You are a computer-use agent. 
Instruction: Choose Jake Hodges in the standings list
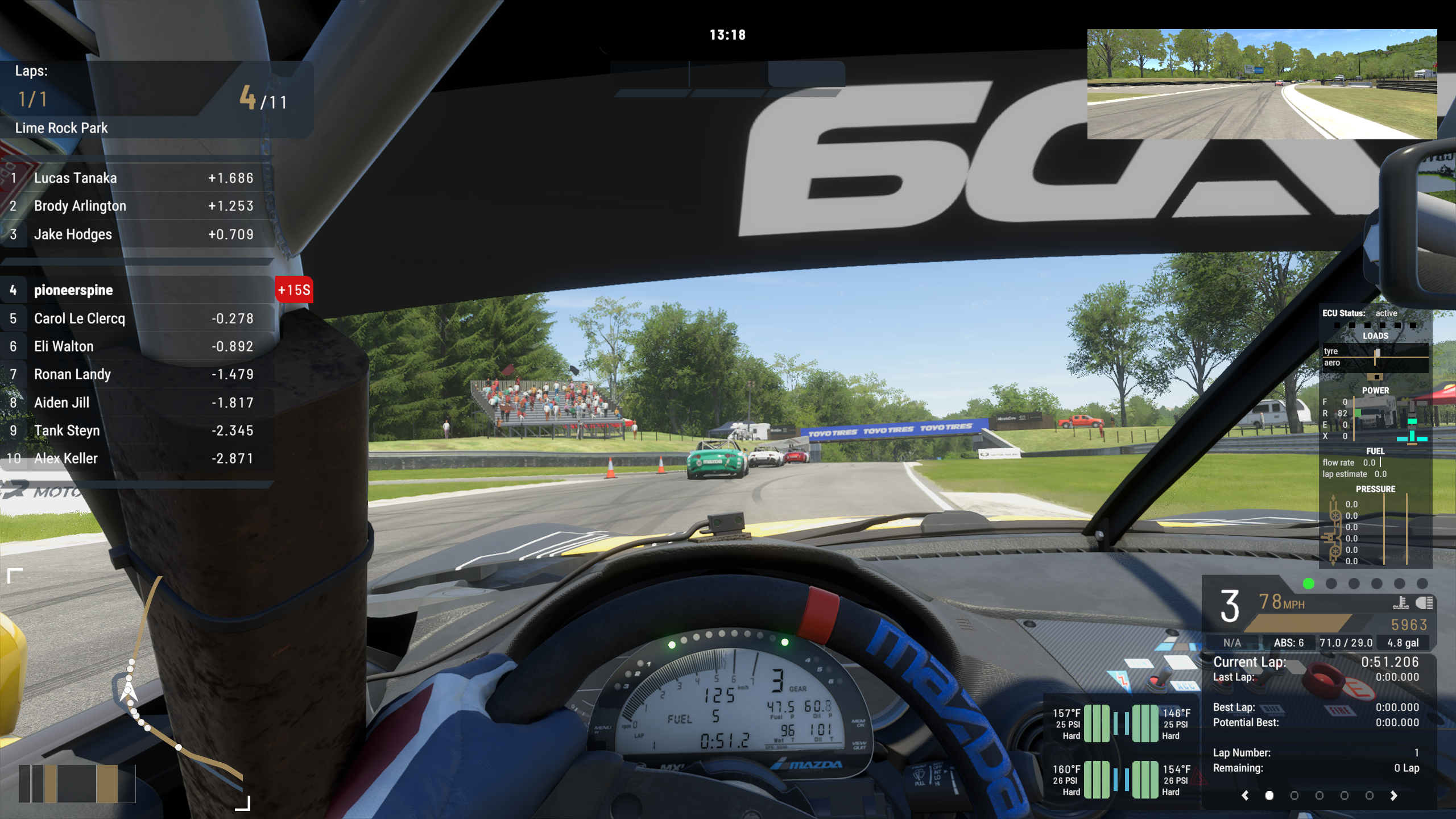tap(136, 234)
